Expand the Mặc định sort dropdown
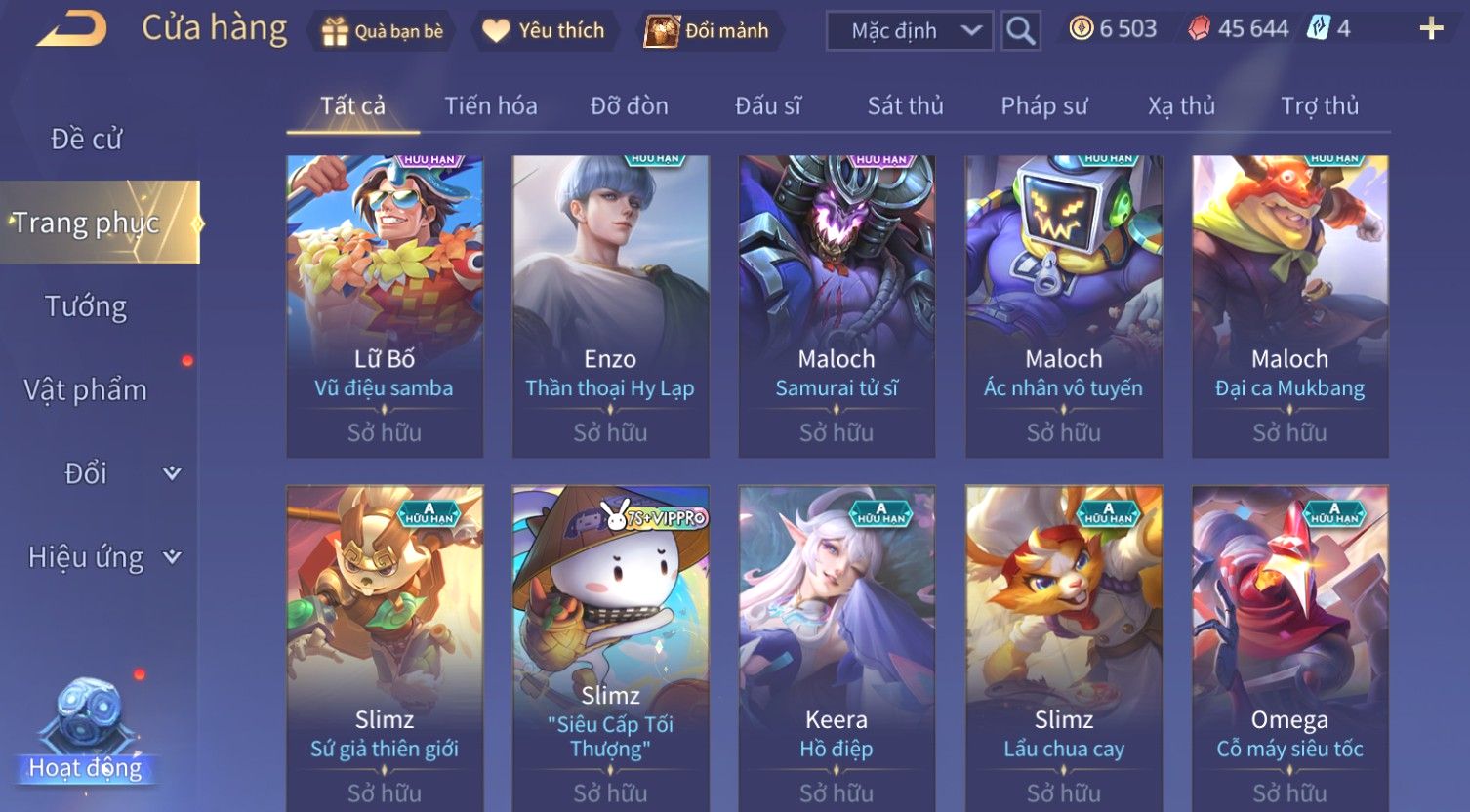The image size is (1470, 812). click(909, 31)
